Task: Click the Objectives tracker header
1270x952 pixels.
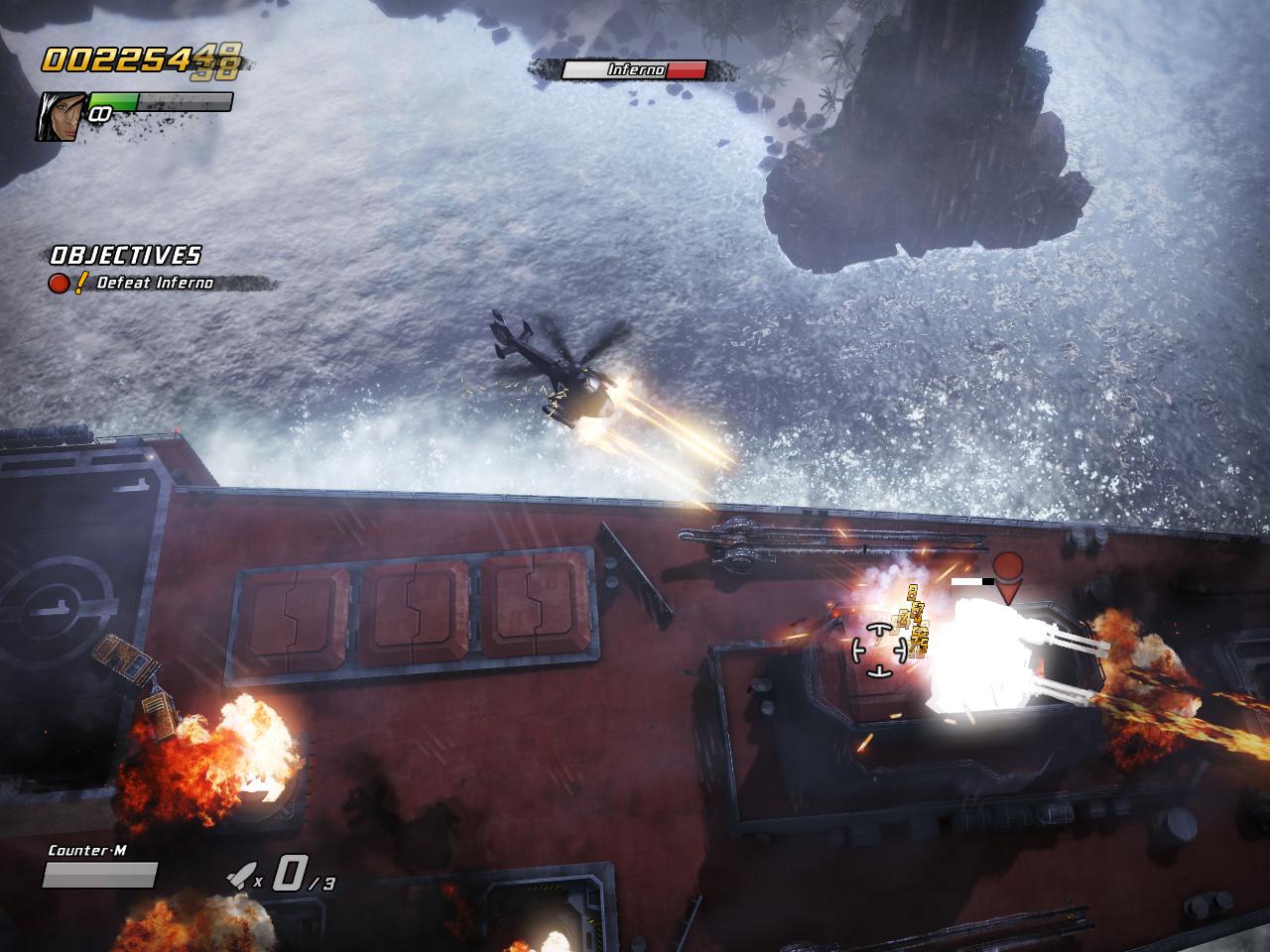Action: tap(125, 255)
